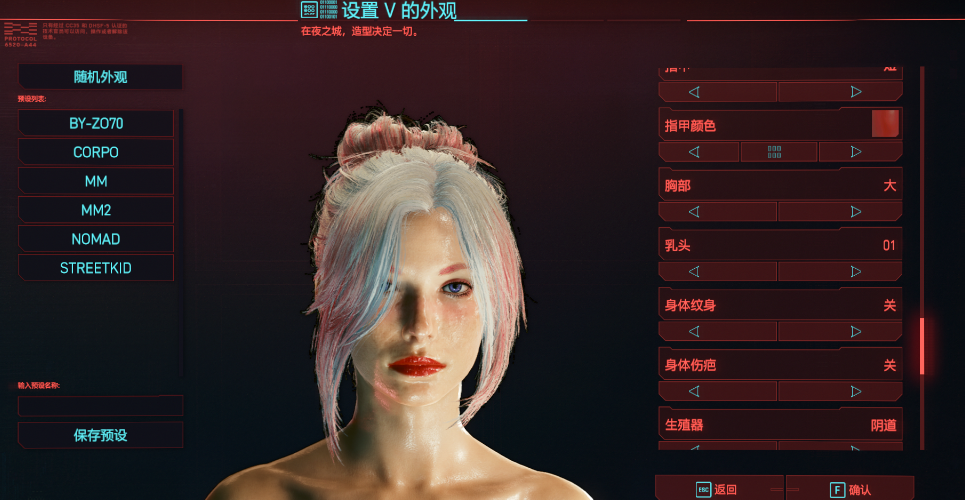
Task: Click the preset name input field
Action: [100, 406]
